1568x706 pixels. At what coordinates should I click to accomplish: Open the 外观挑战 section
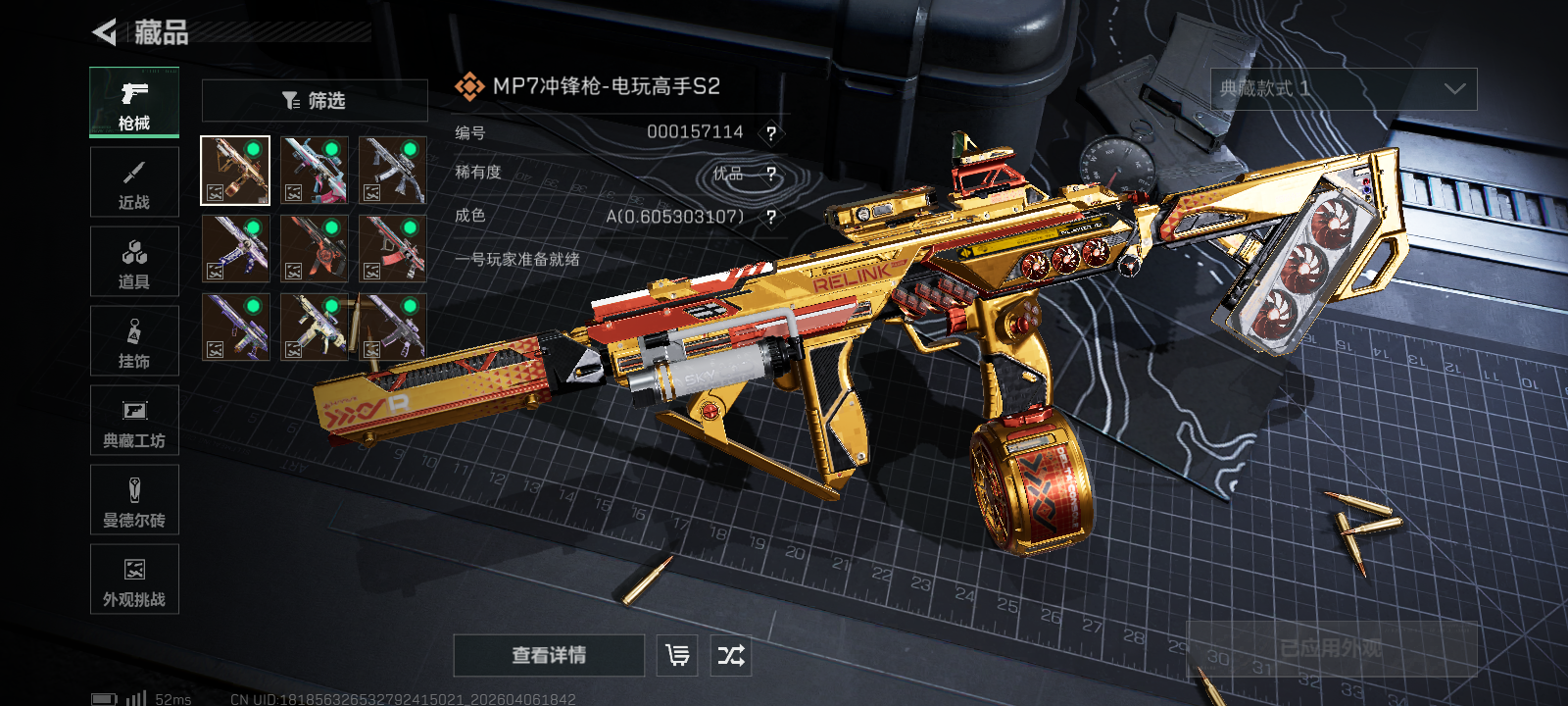point(134,580)
